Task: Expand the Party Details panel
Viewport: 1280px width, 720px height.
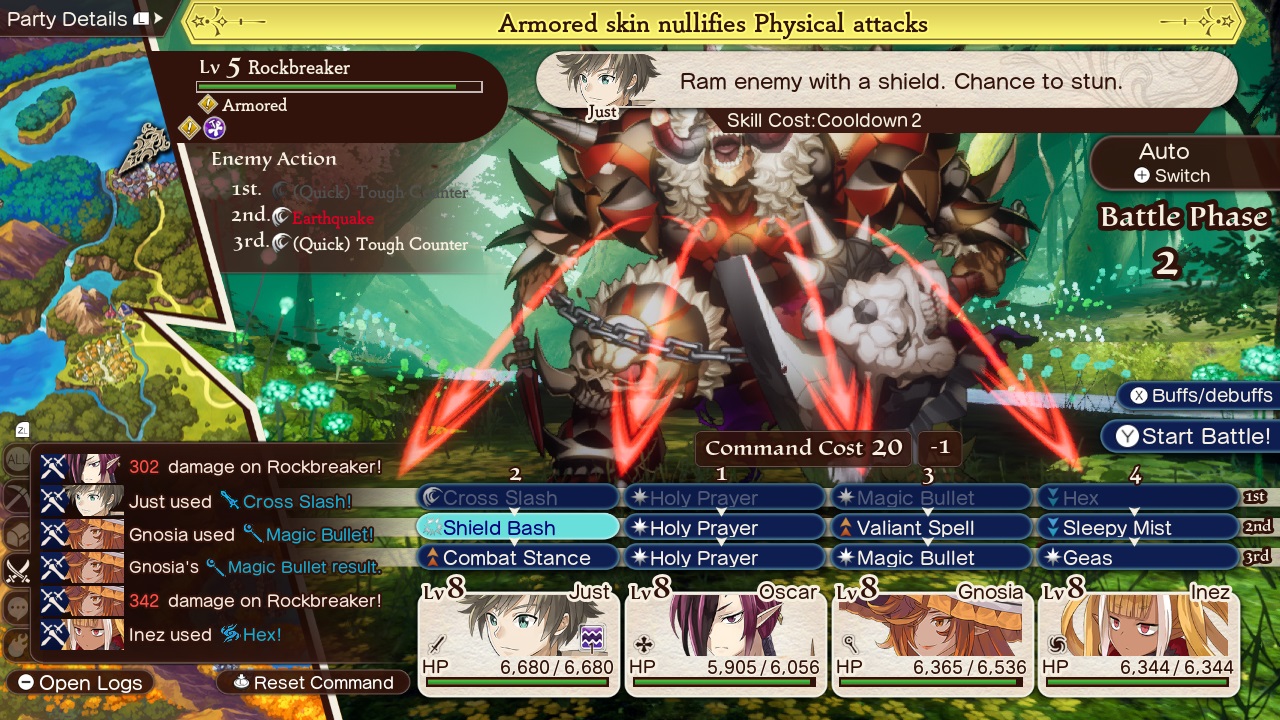Action: click(85, 17)
